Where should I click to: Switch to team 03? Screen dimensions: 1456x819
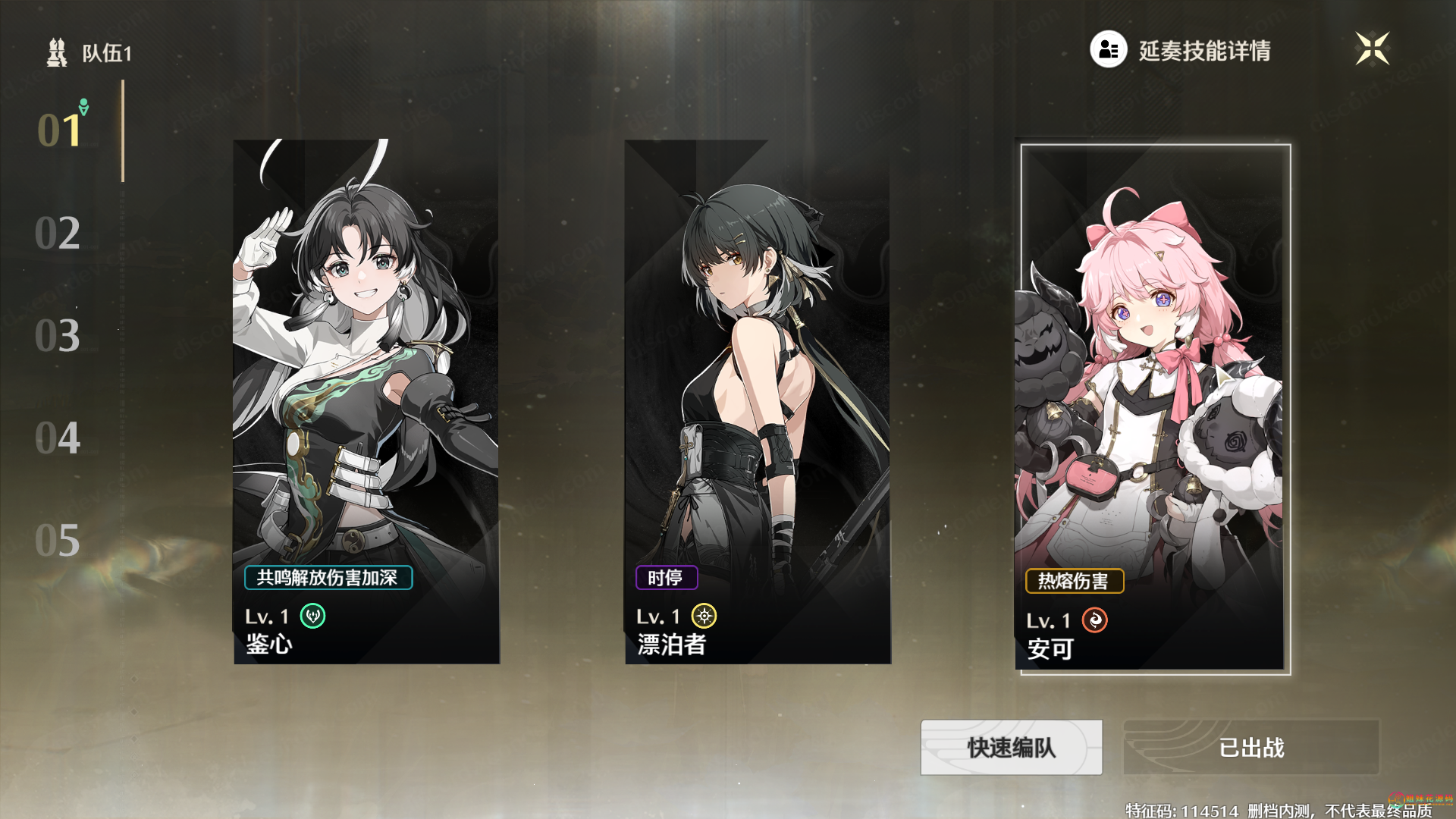click(x=58, y=335)
